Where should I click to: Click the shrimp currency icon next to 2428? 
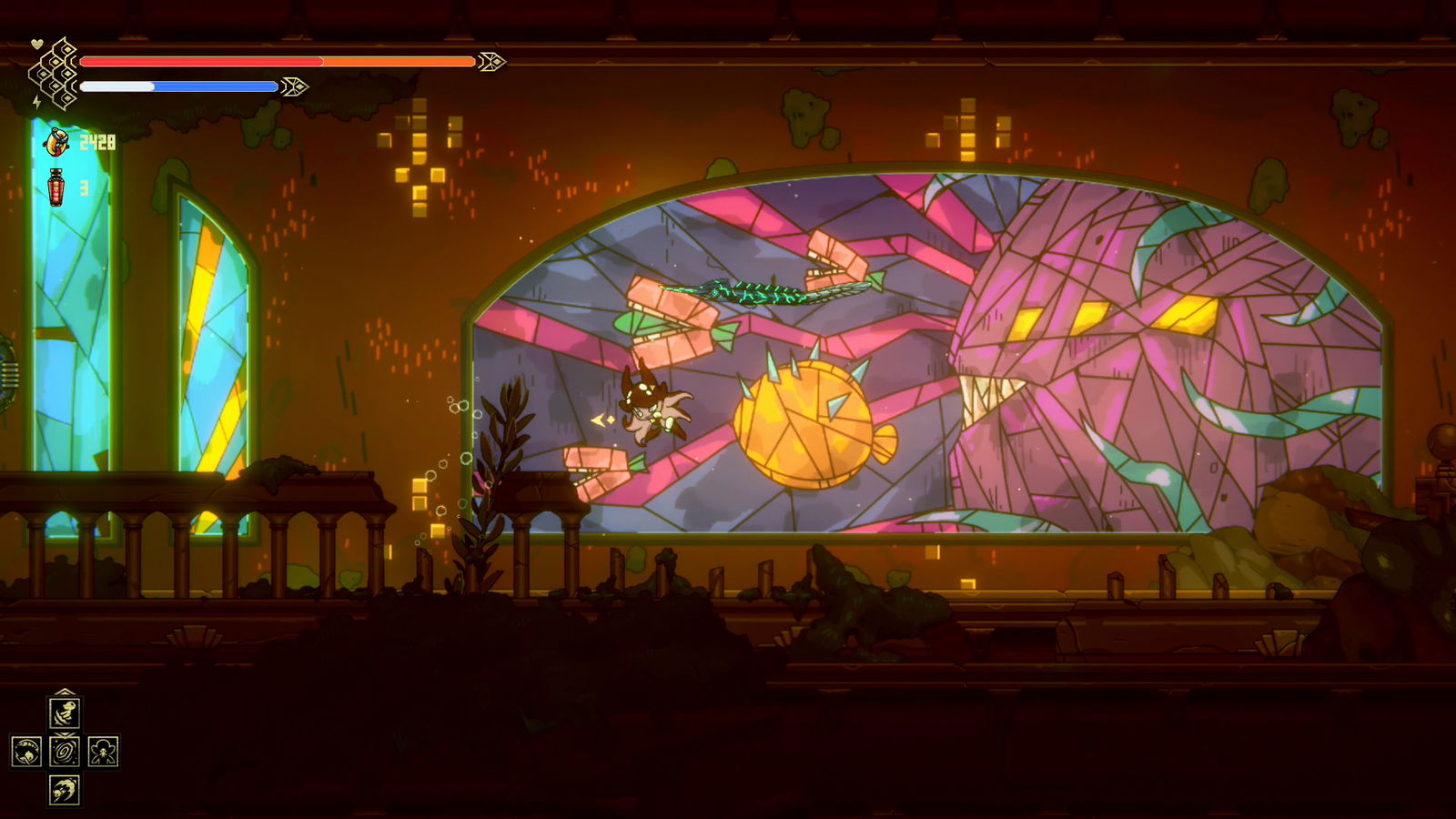pyautogui.click(x=56, y=141)
